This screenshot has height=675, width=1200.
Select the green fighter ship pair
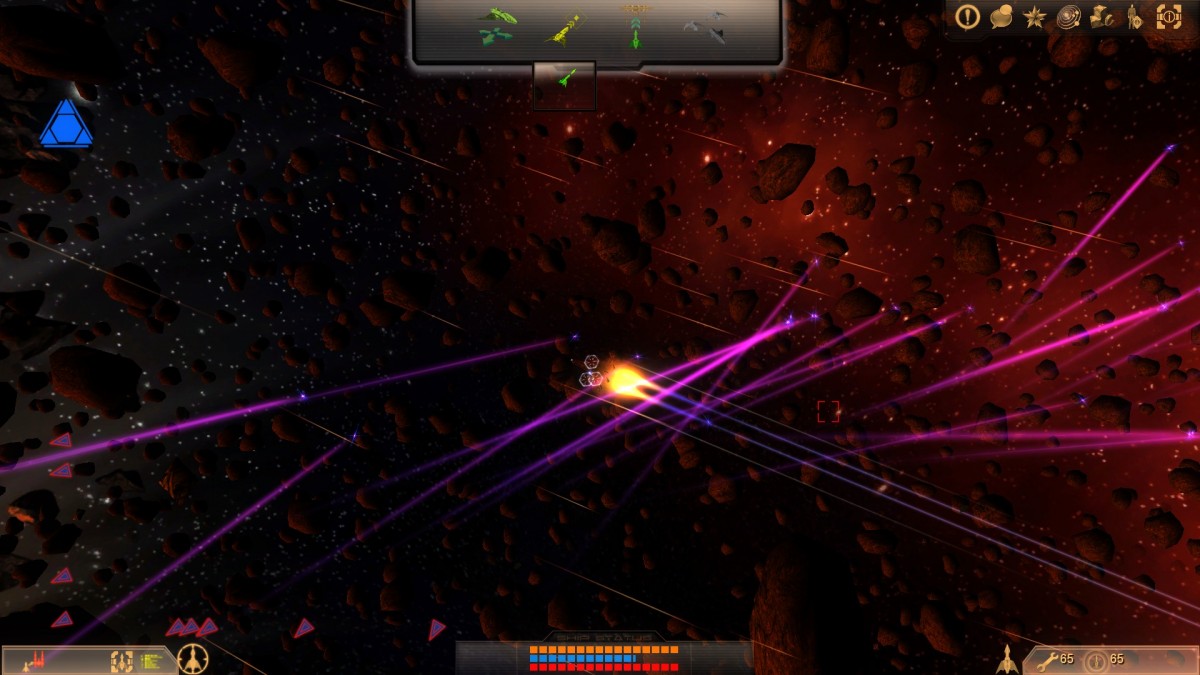tap(495, 27)
